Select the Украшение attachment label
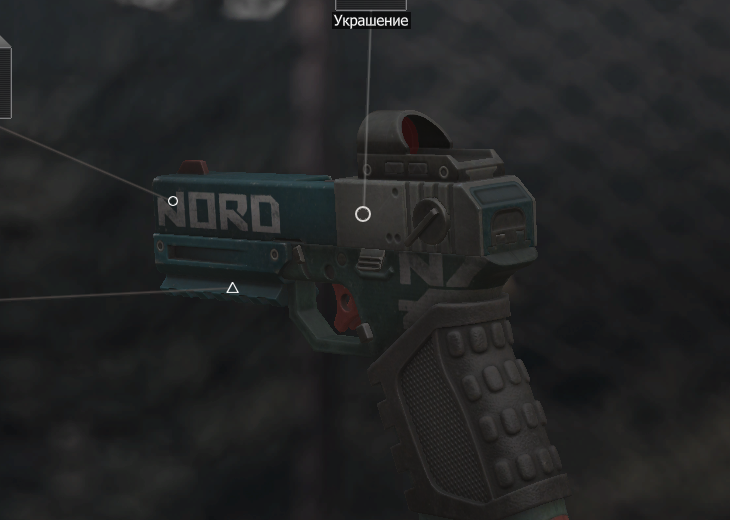730x520 pixels. tap(370, 21)
